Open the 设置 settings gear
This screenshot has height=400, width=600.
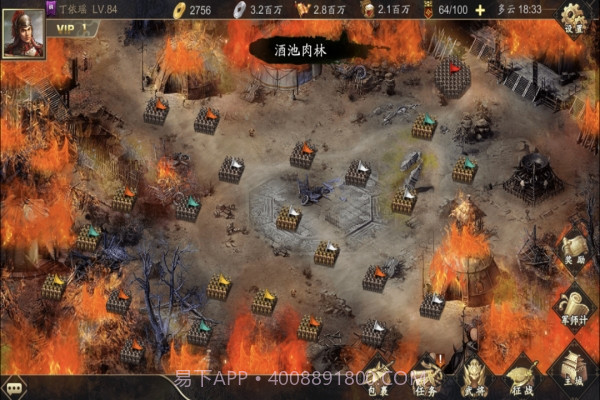point(573,17)
